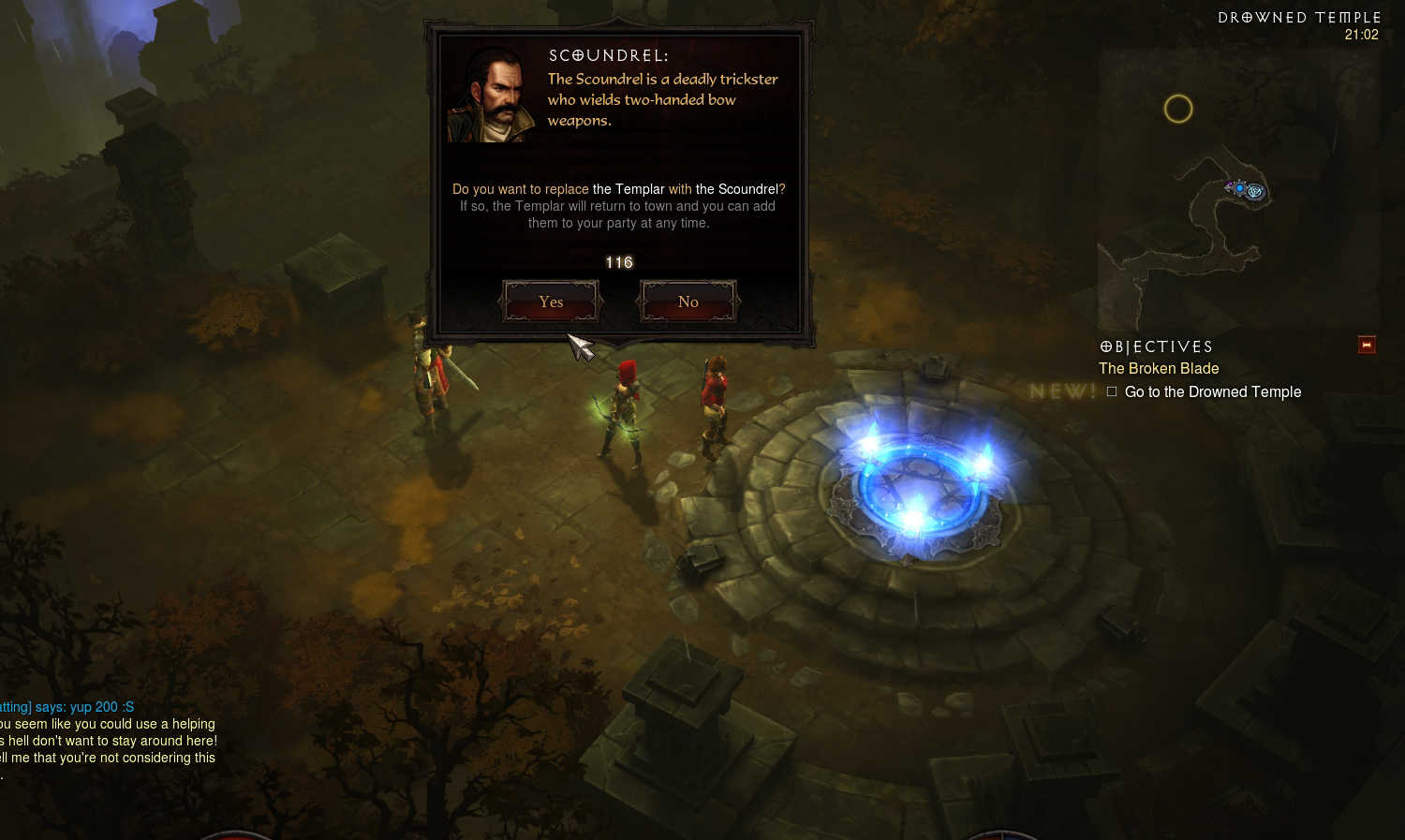
Task: Decline the Scoundrel swap with No
Action: pyautogui.click(x=688, y=302)
